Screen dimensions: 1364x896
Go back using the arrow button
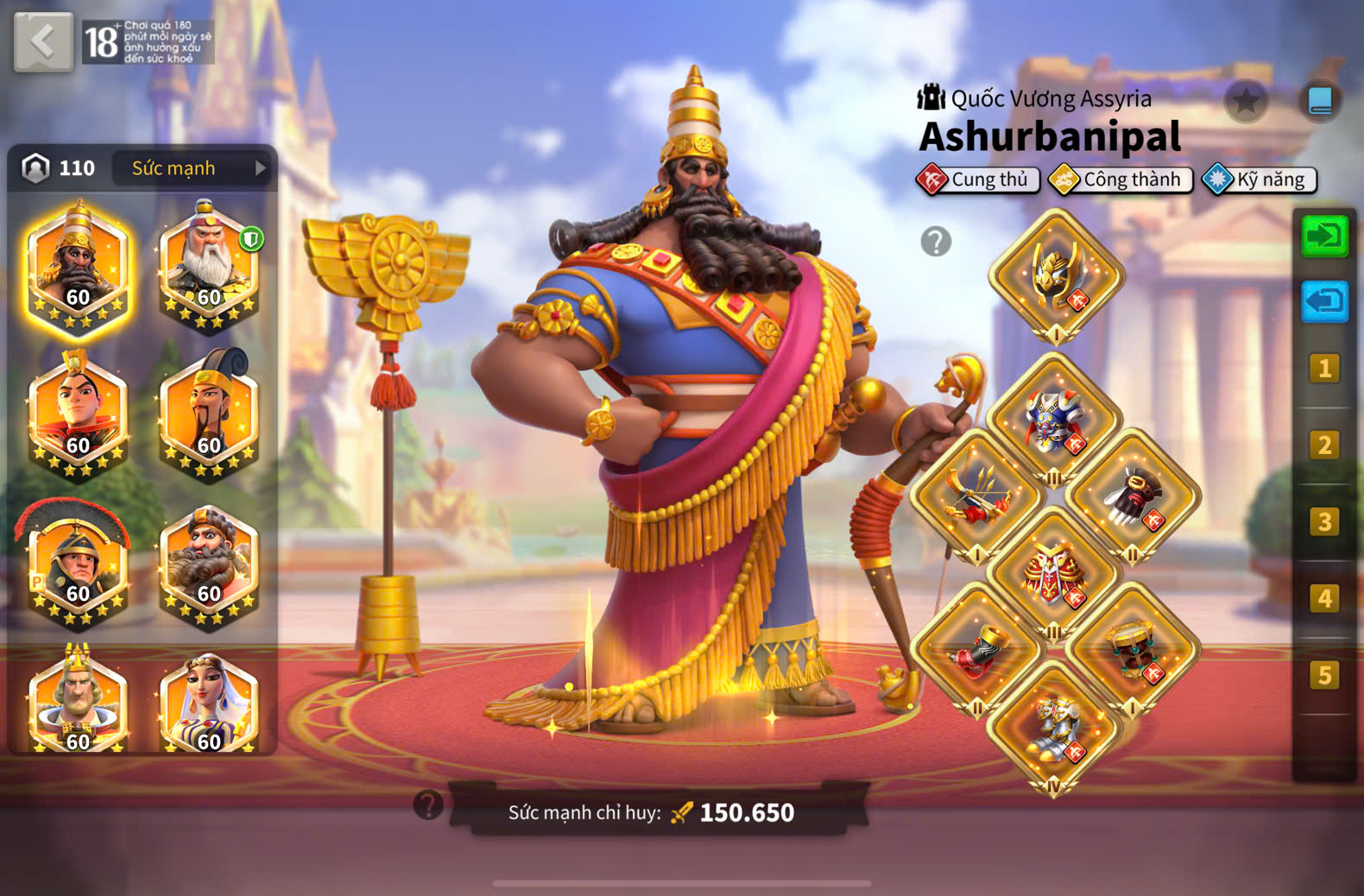tap(42, 41)
